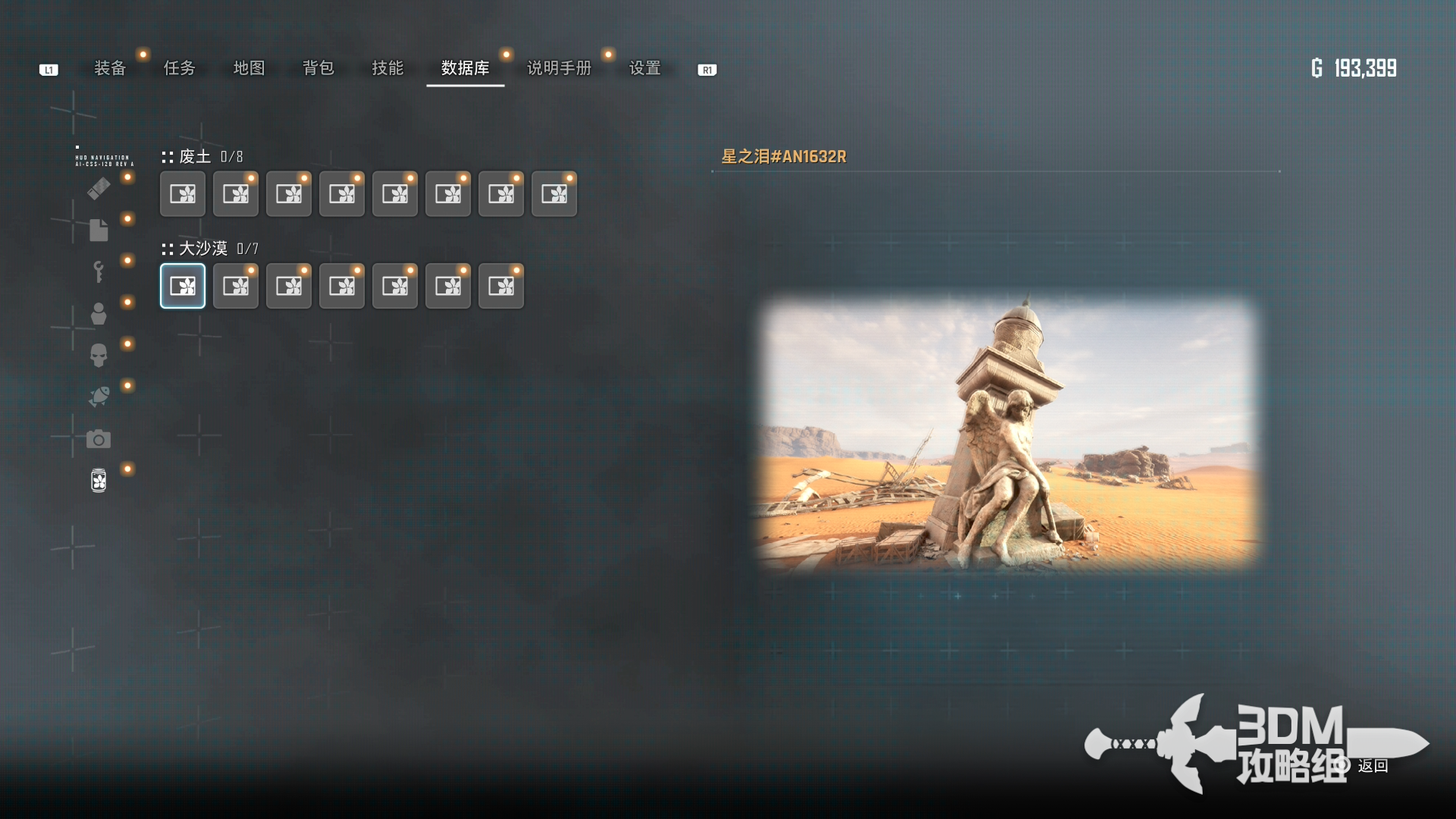Select the 数据库 tab
This screenshot has height=819, width=1456.
(465, 68)
